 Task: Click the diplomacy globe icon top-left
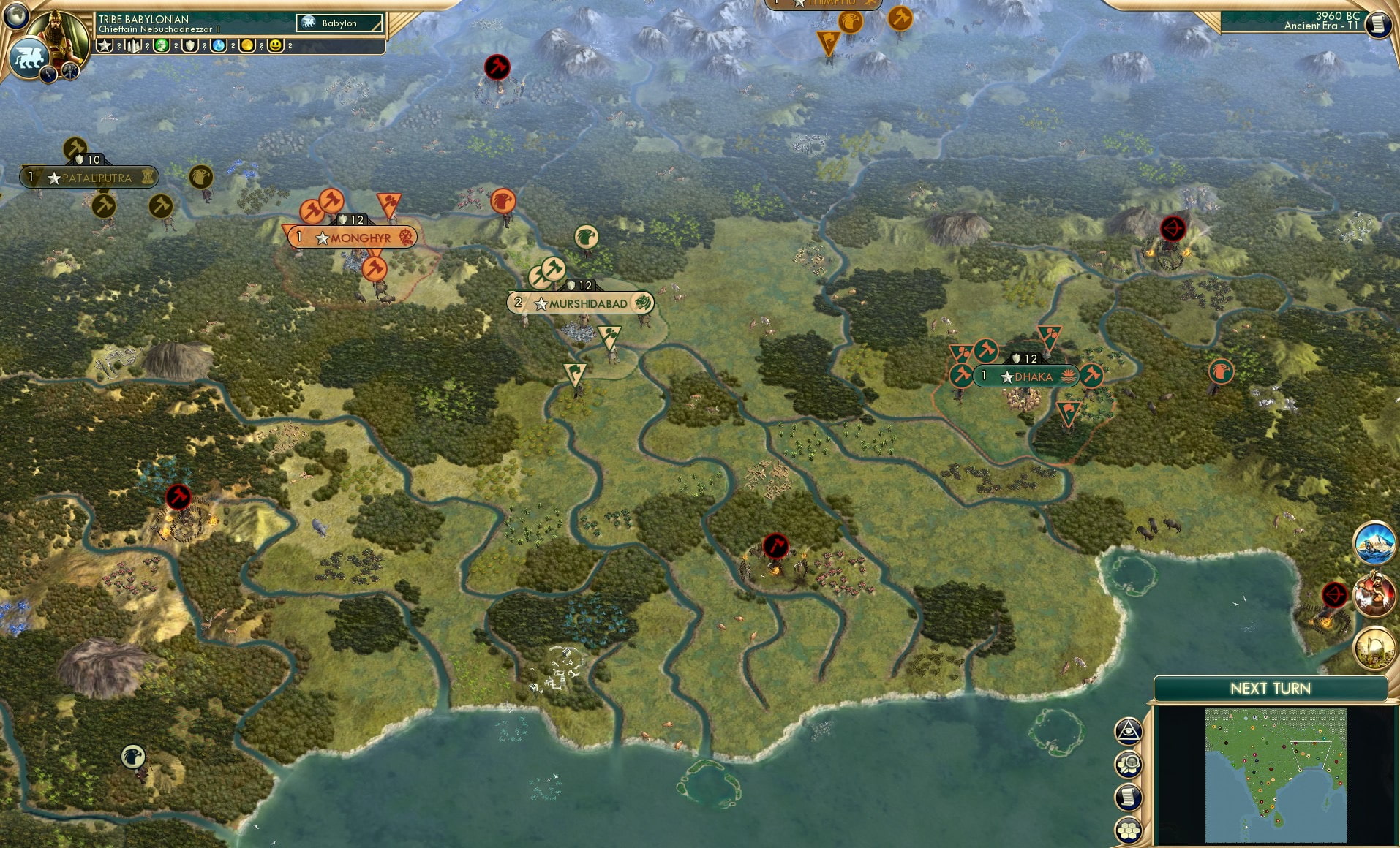click(x=15, y=16)
